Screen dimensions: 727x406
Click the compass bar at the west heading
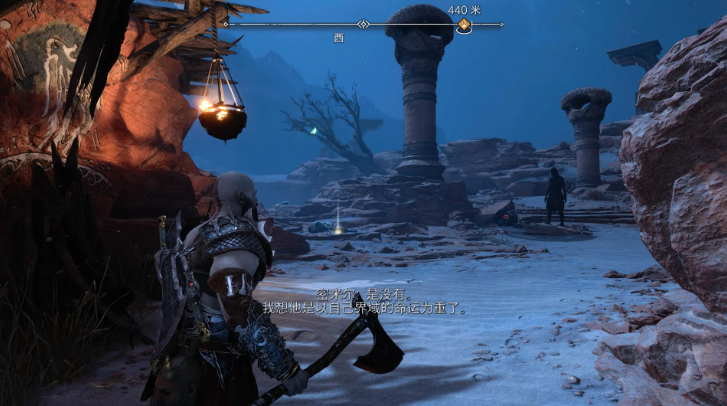pos(339,36)
